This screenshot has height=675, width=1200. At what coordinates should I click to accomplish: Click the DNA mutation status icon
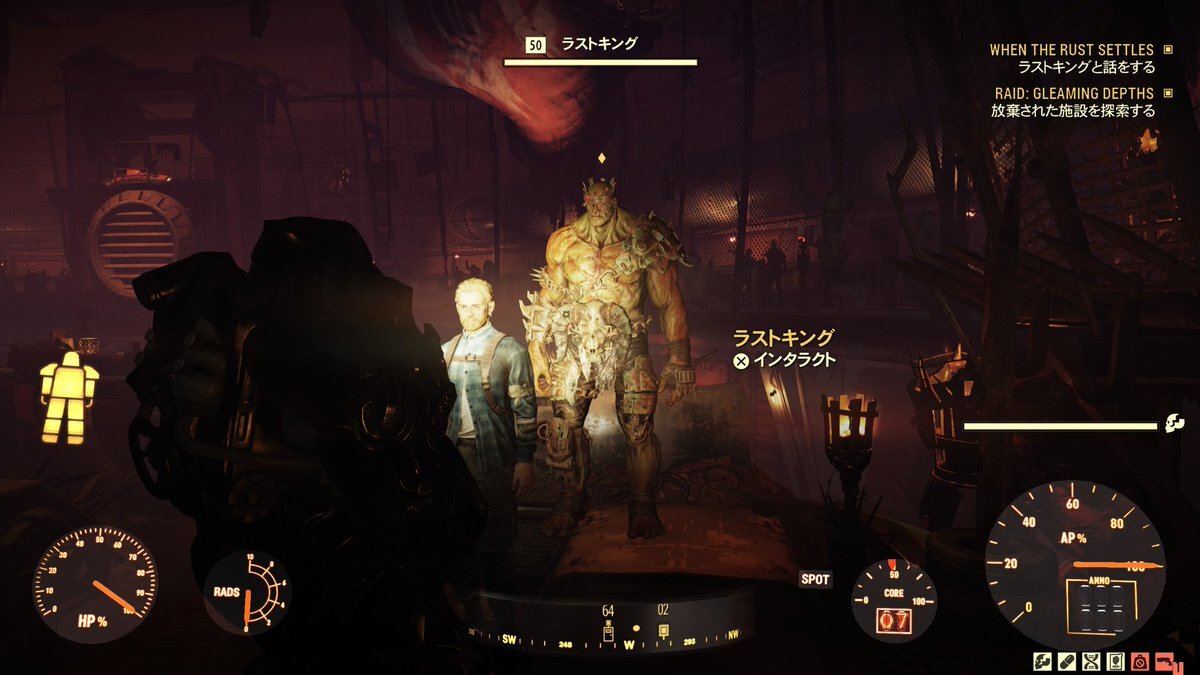tap(1093, 662)
